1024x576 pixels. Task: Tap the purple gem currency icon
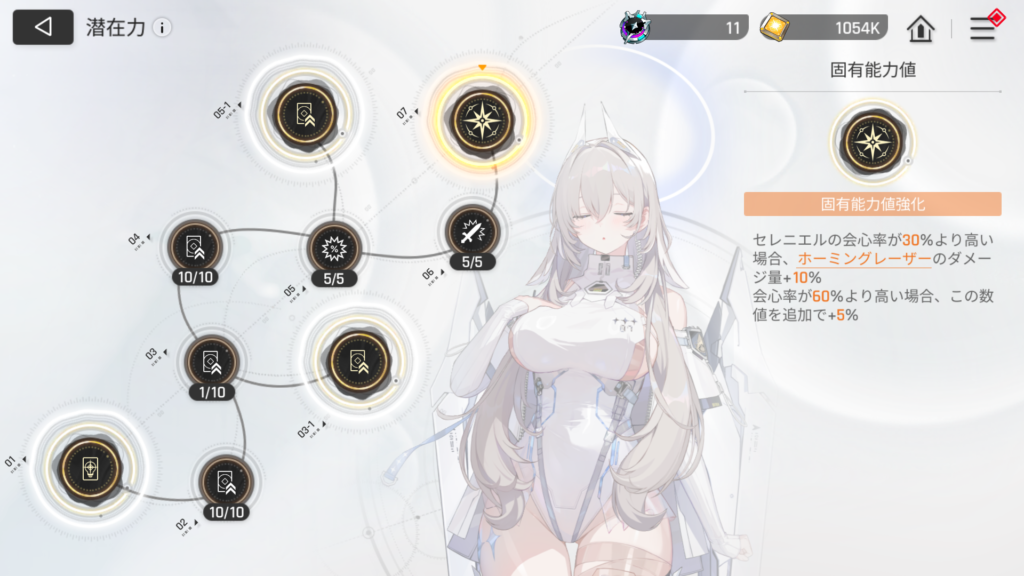pyautogui.click(x=634, y=28)
